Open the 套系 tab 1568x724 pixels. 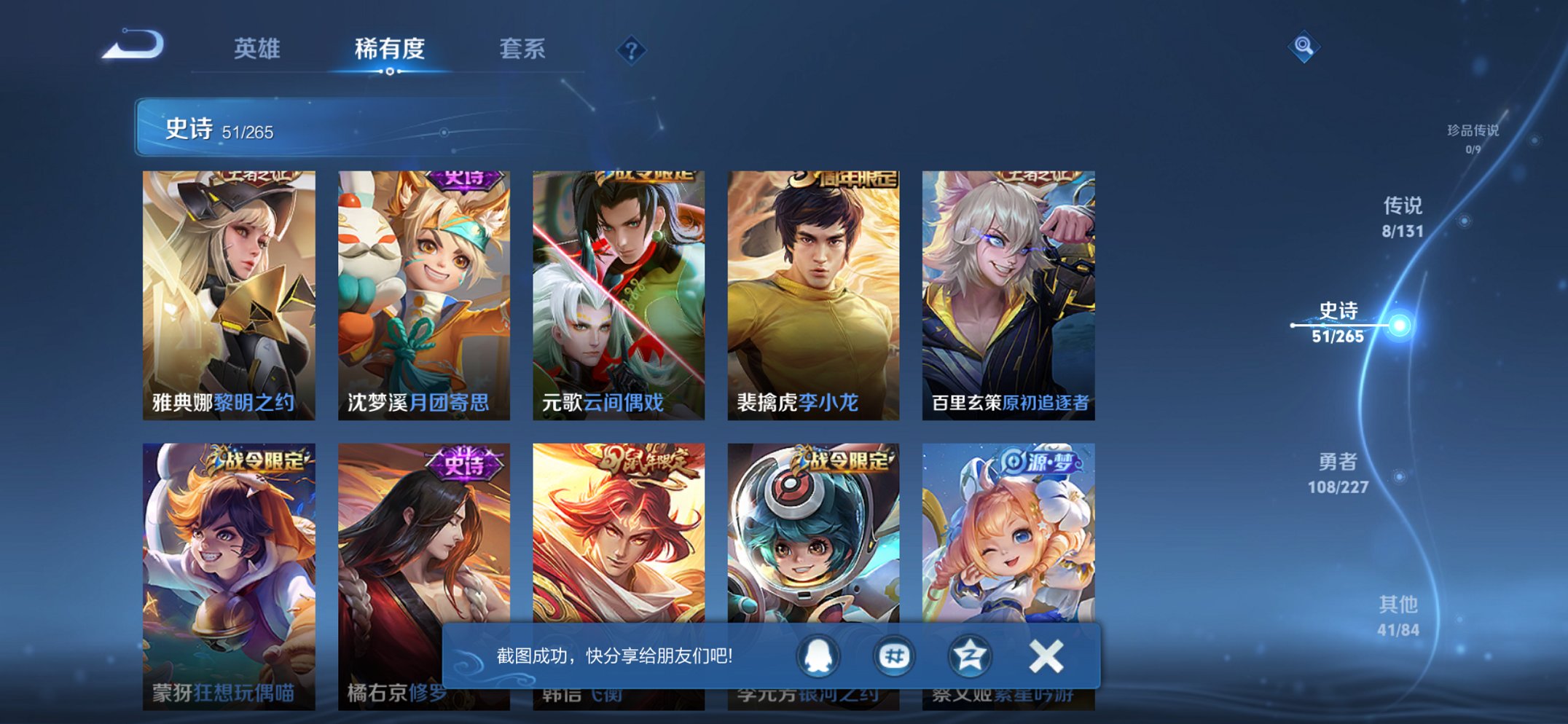523,48
